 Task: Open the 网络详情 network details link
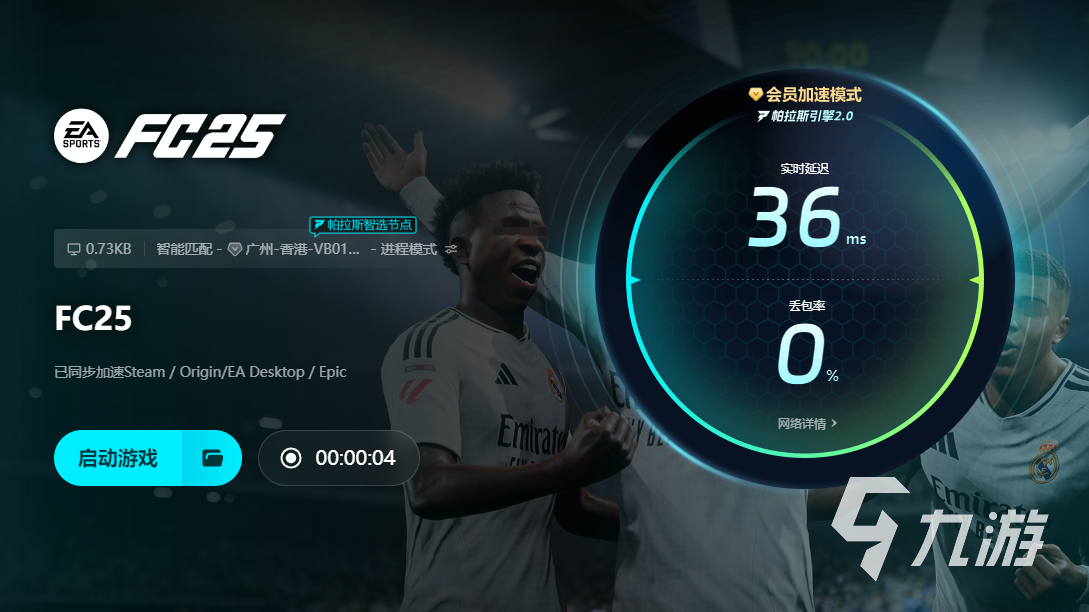coord(807,423)
